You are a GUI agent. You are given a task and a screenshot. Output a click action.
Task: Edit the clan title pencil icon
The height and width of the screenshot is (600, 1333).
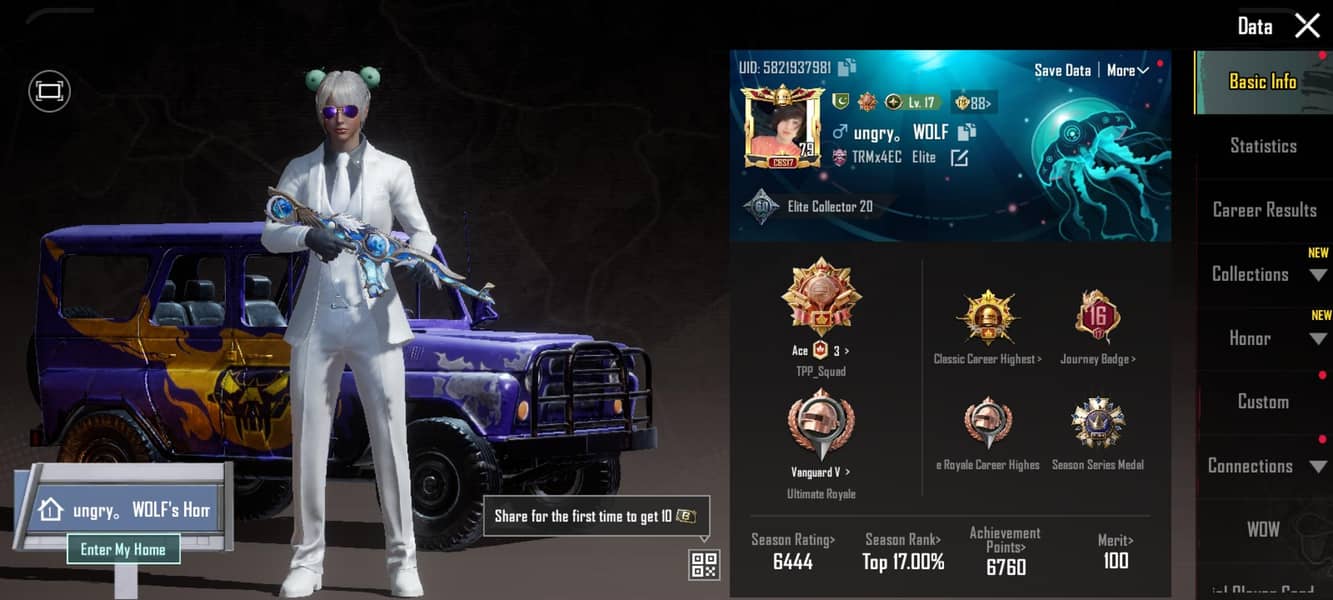(959, 157)
